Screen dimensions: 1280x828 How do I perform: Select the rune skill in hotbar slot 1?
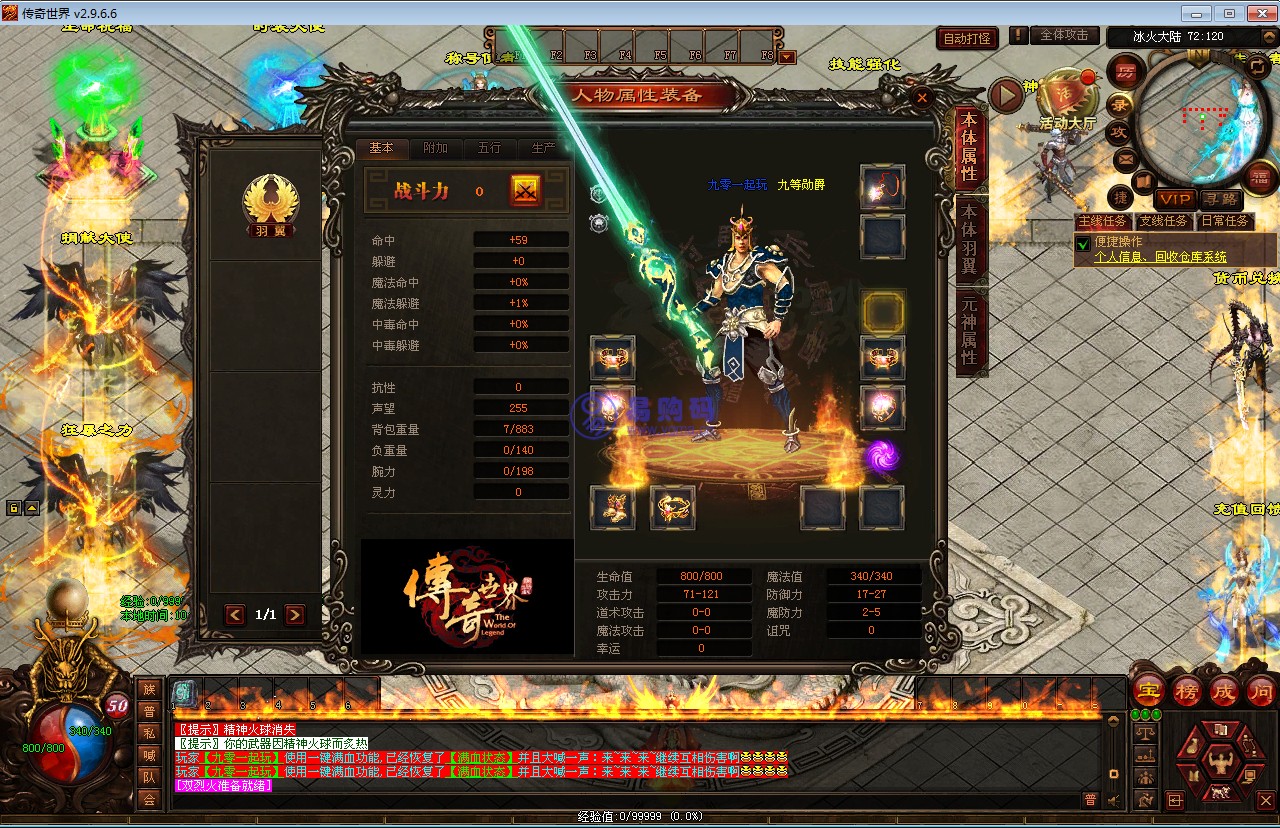pos(185,692)
